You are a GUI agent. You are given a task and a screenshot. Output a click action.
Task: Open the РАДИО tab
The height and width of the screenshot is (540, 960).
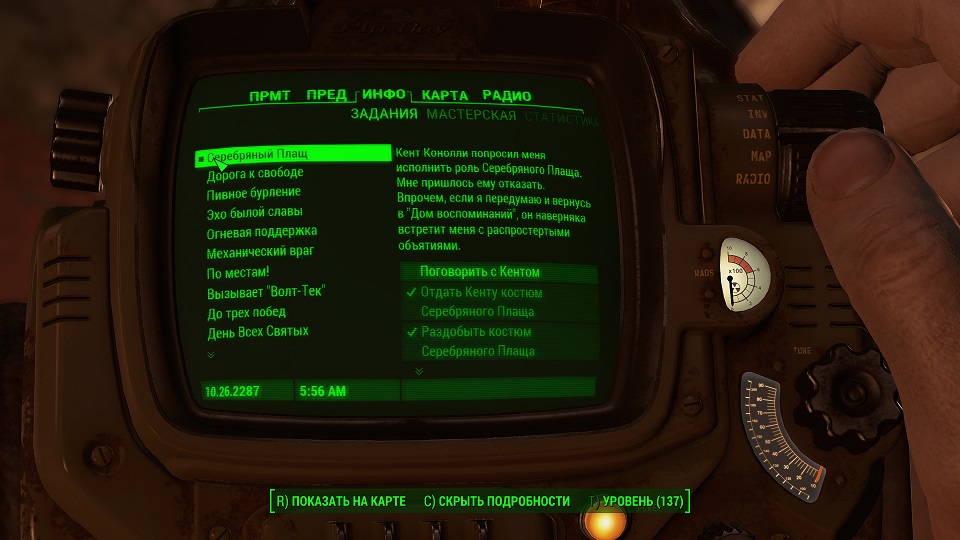[x=506, y=96]
